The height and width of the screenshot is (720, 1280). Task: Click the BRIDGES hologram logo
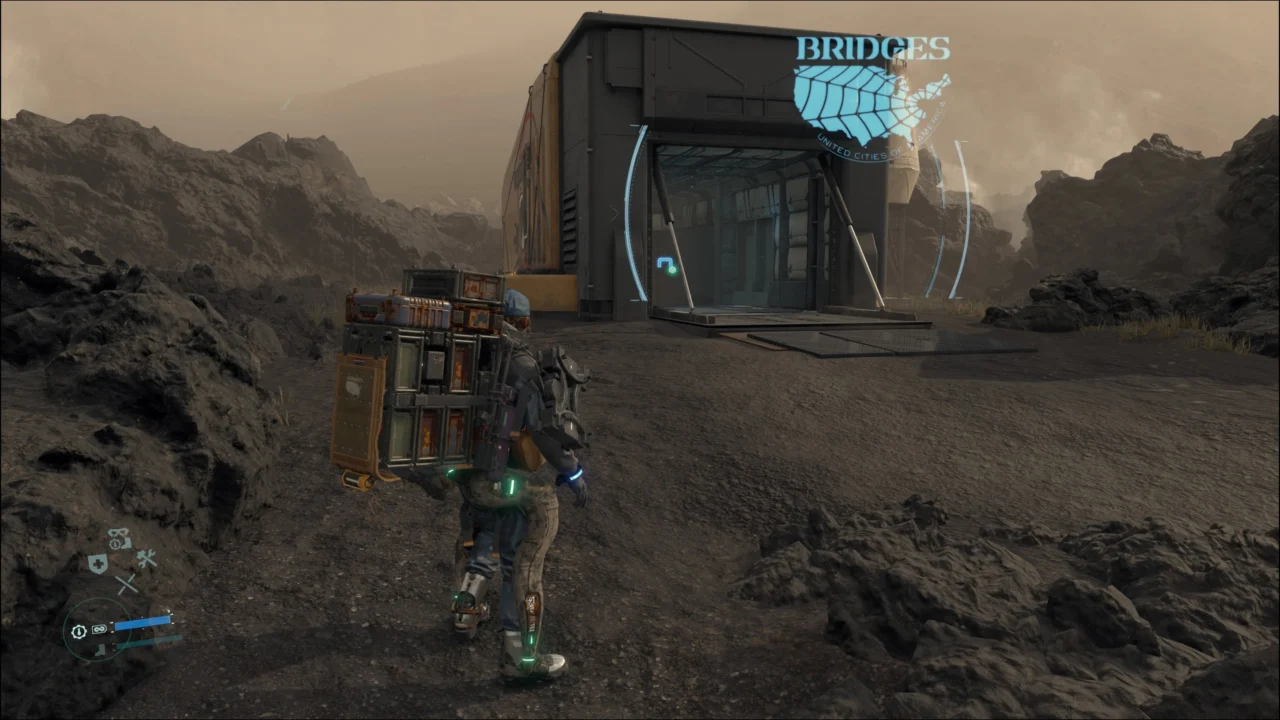pyautogui.click(x=870, y=95)
